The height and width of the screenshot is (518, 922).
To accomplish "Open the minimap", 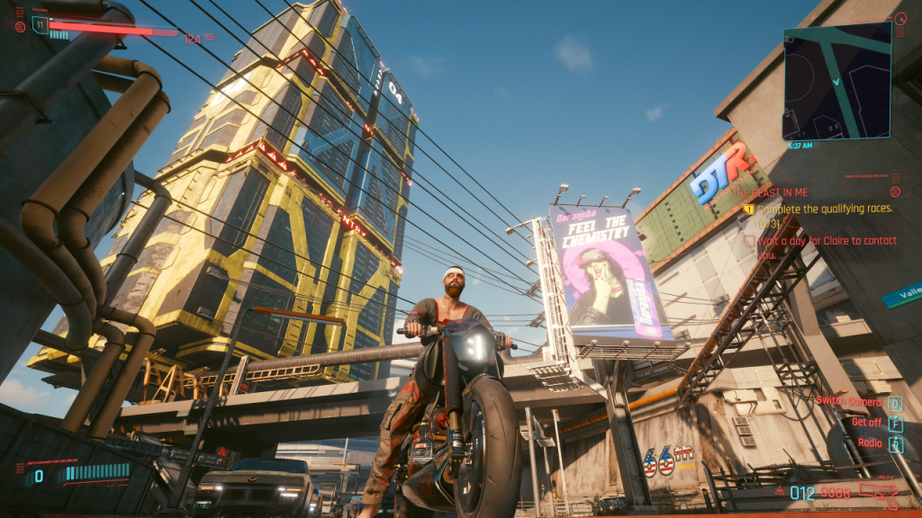I will tap(837, 80).
